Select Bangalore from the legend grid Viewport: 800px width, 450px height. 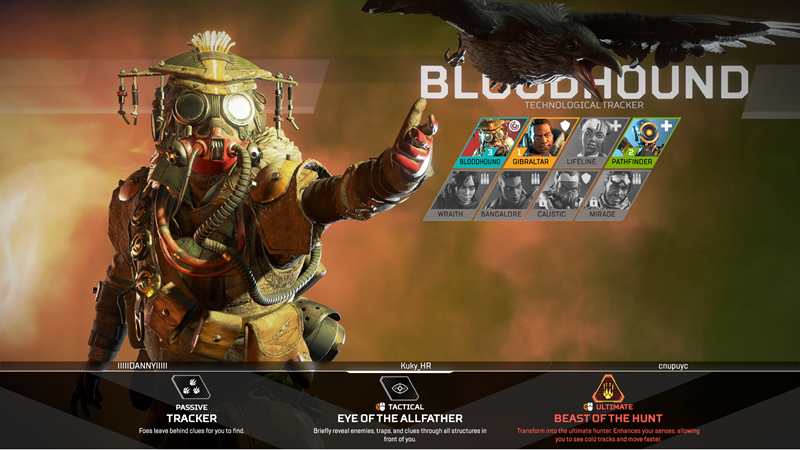[508, 194]
